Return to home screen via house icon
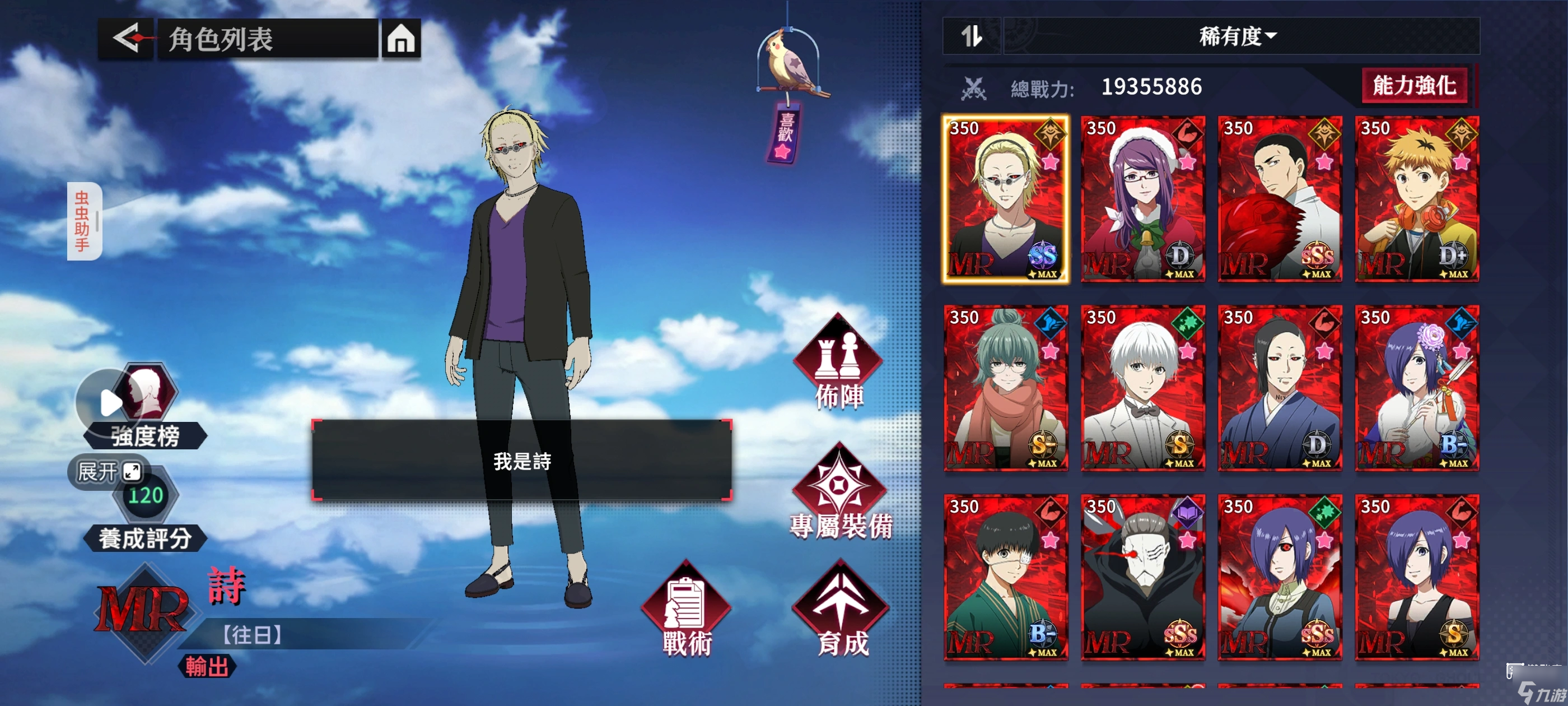The image size is (1568, 706). (400, 39)
